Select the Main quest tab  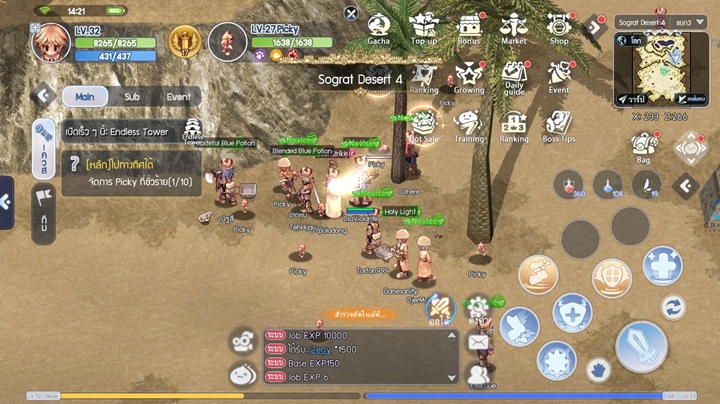pos(85,97)
